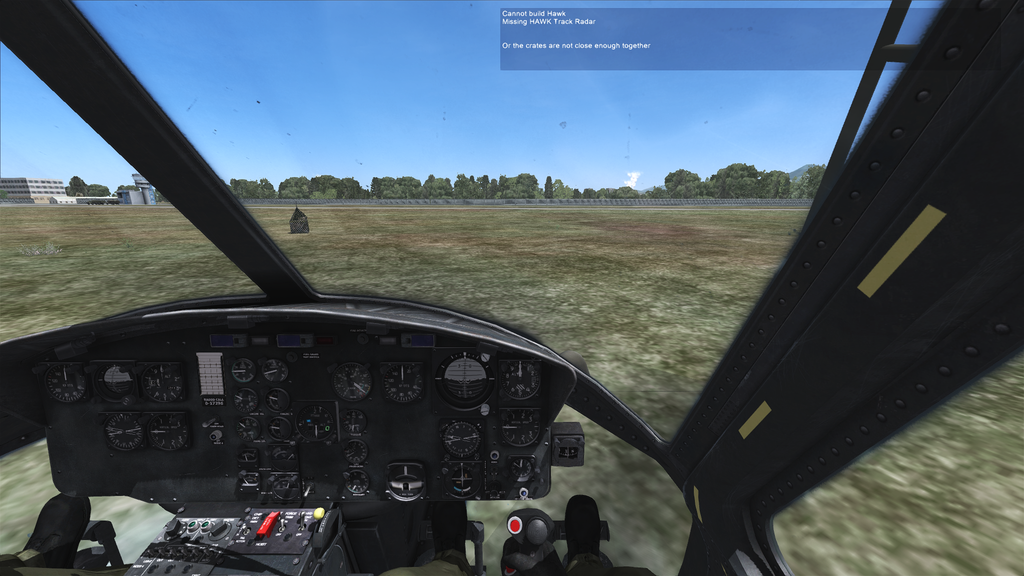Click the pilot's attitude indicator
The width and height of the screenshot is (1024, 576).
click(x=465, y=378)
